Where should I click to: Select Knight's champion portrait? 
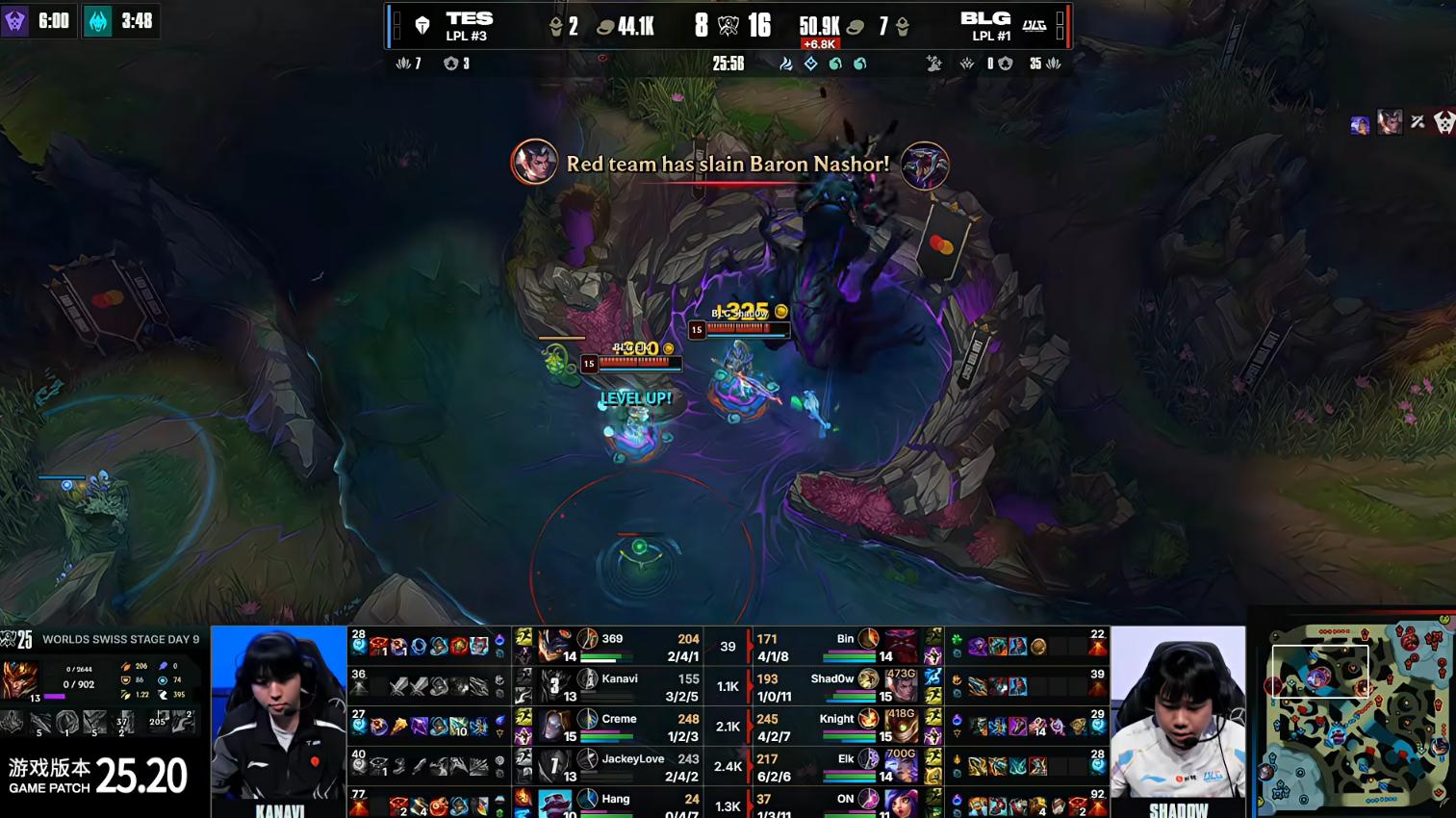click(901, 727)
